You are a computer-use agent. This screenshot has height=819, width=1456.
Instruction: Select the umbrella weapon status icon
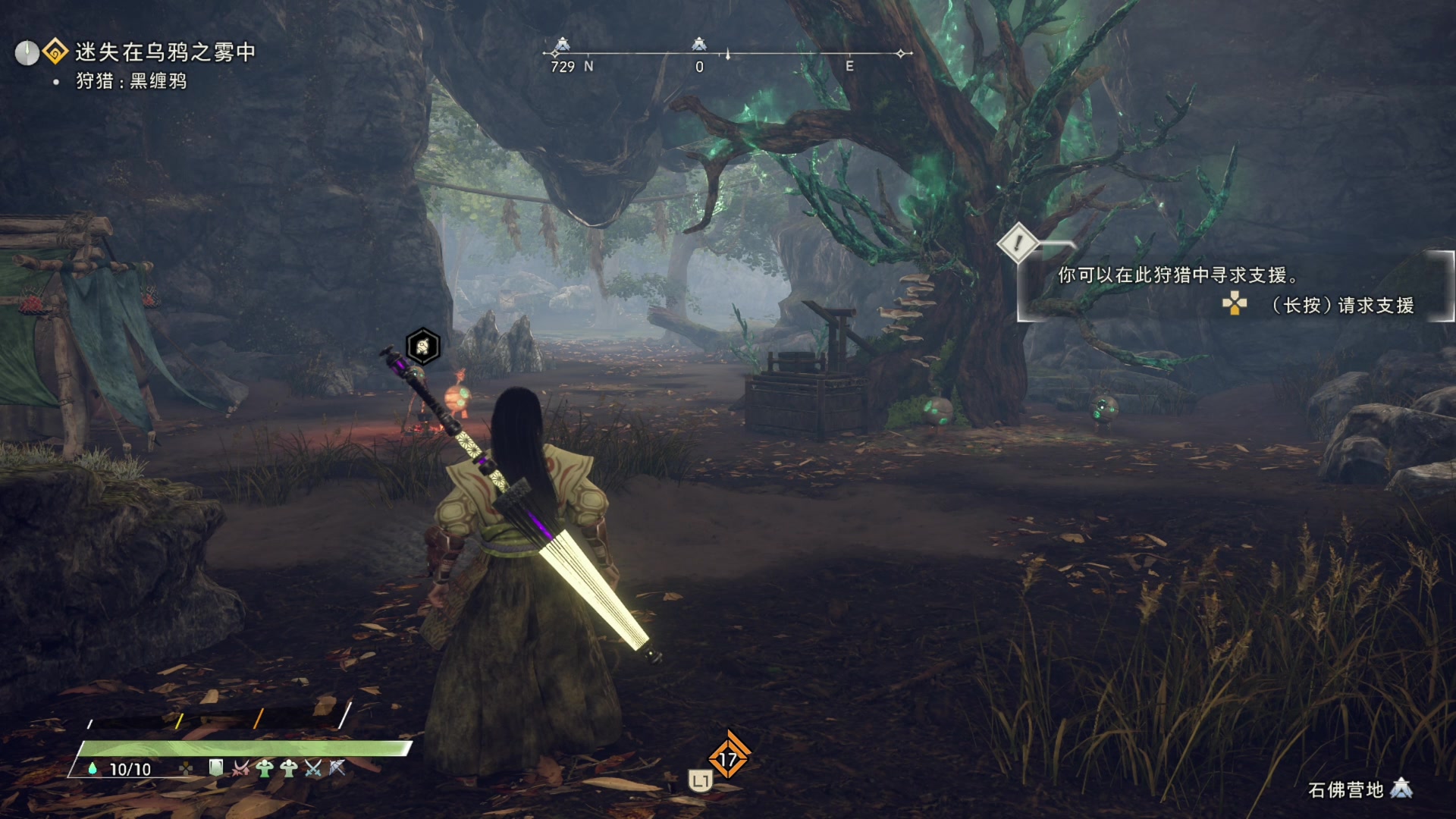(337, 769)
